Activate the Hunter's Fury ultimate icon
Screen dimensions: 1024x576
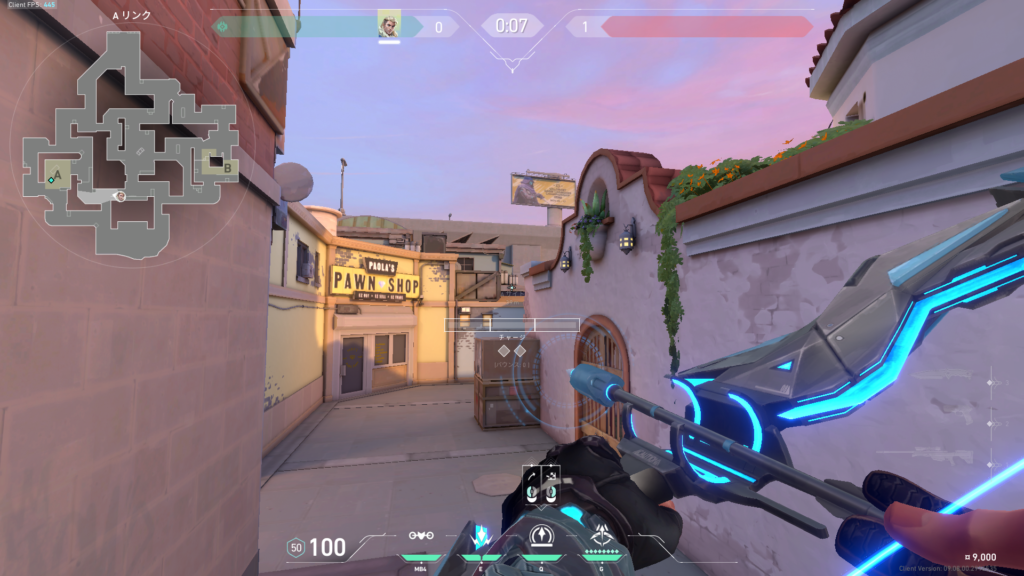point(603,536)
